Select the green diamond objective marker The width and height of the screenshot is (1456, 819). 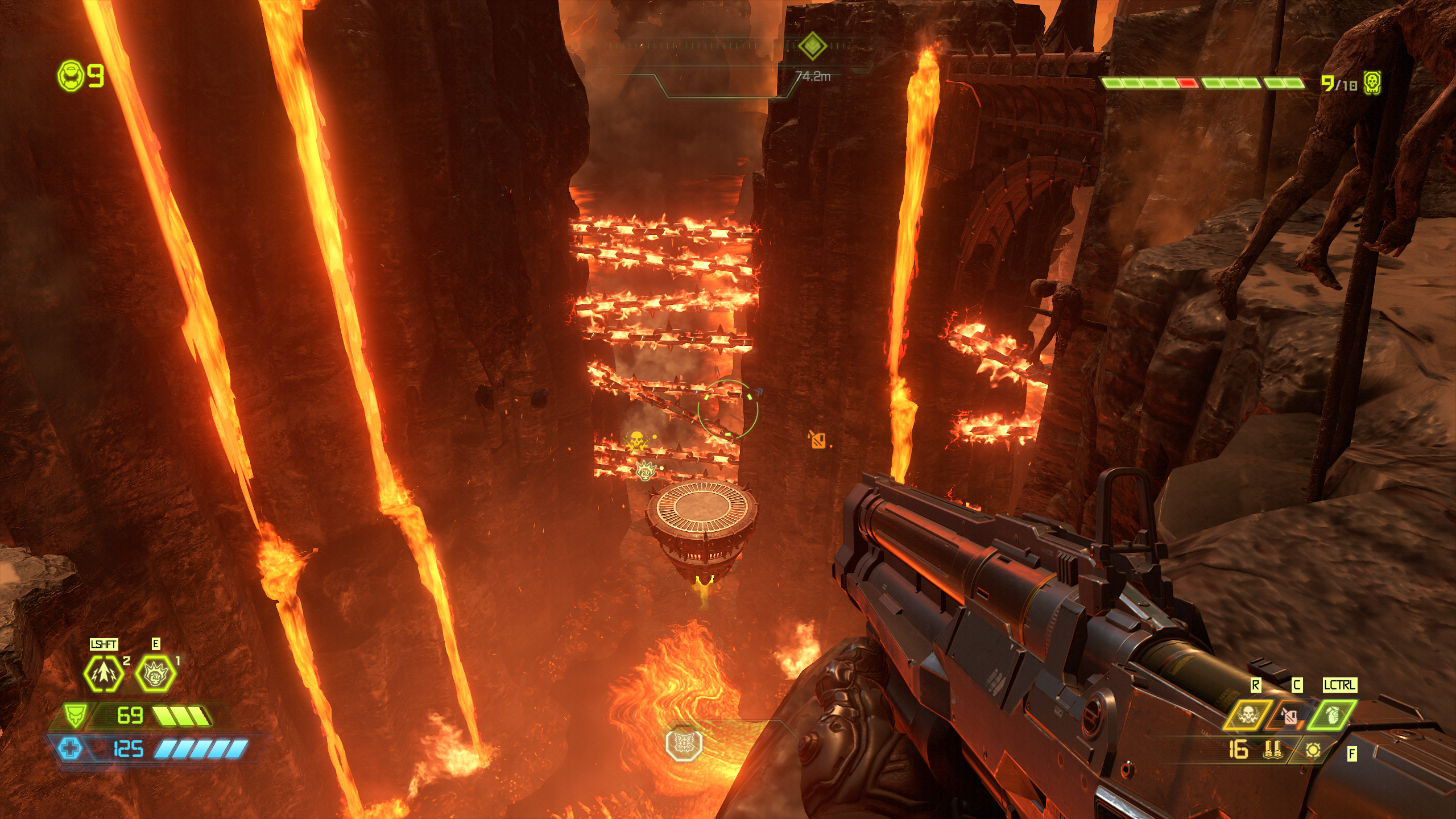(812, 45)
